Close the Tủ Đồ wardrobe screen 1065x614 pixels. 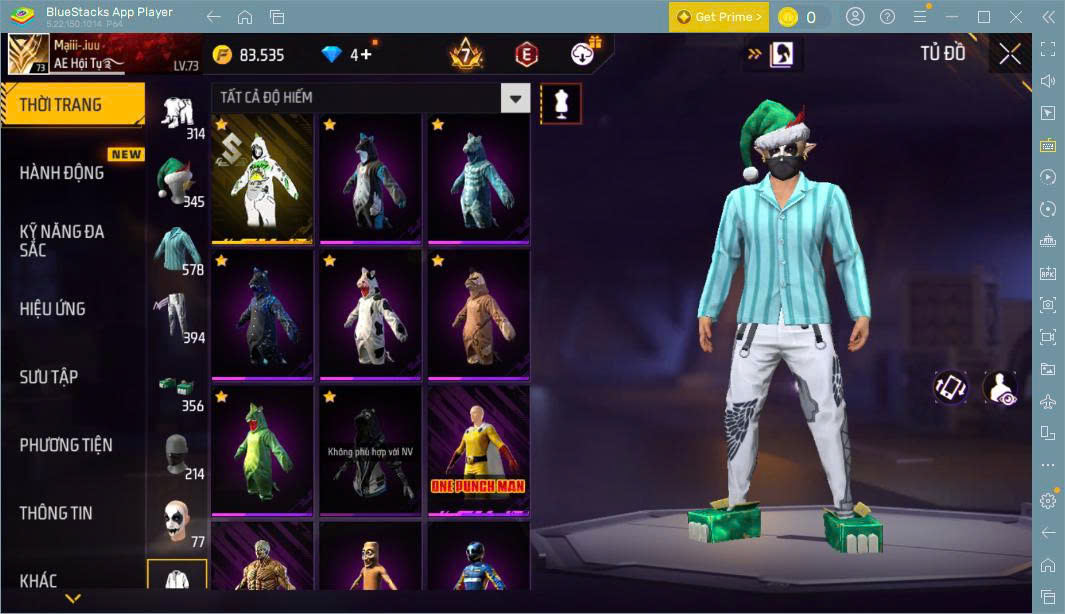click(1010, 54)
